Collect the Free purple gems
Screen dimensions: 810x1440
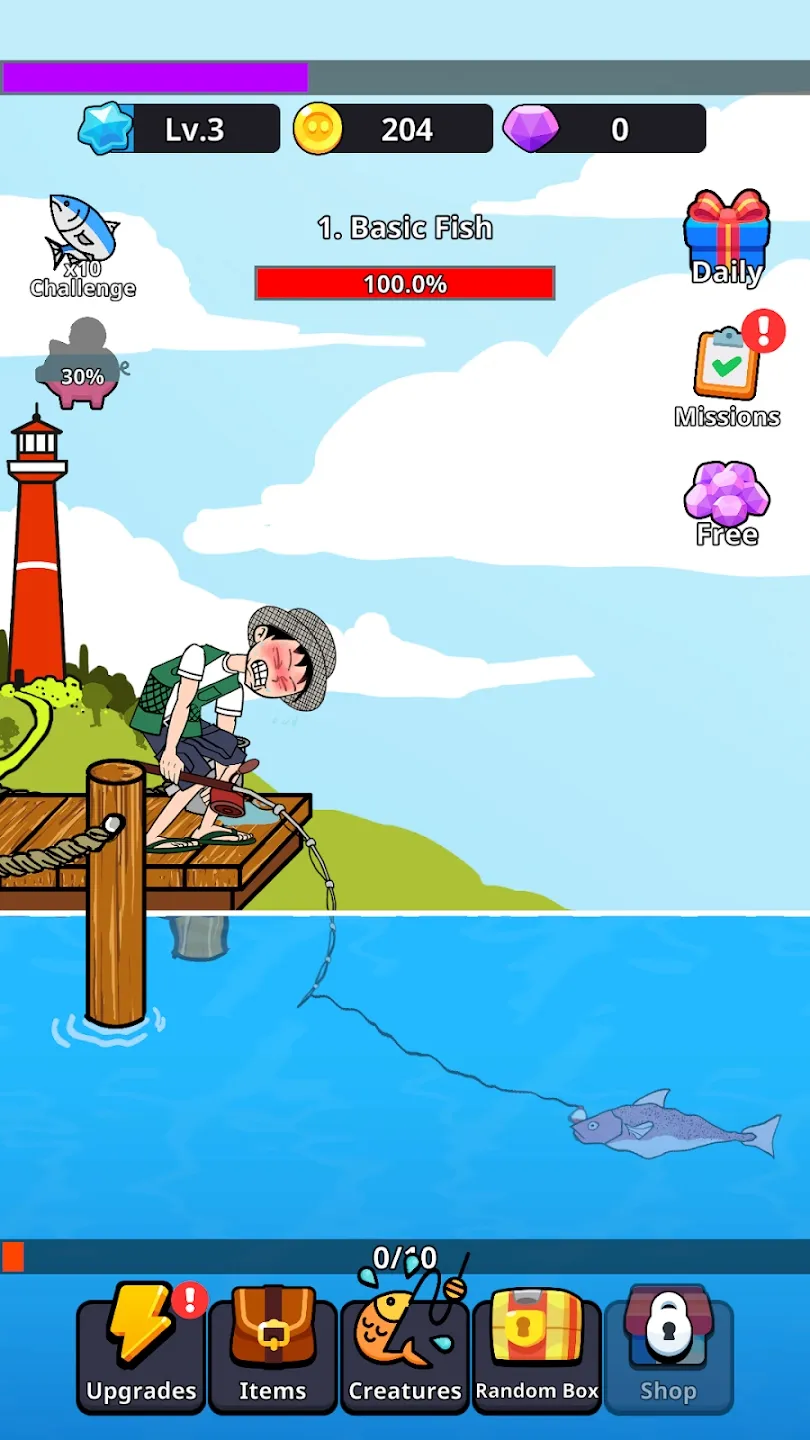pos(727,503)
